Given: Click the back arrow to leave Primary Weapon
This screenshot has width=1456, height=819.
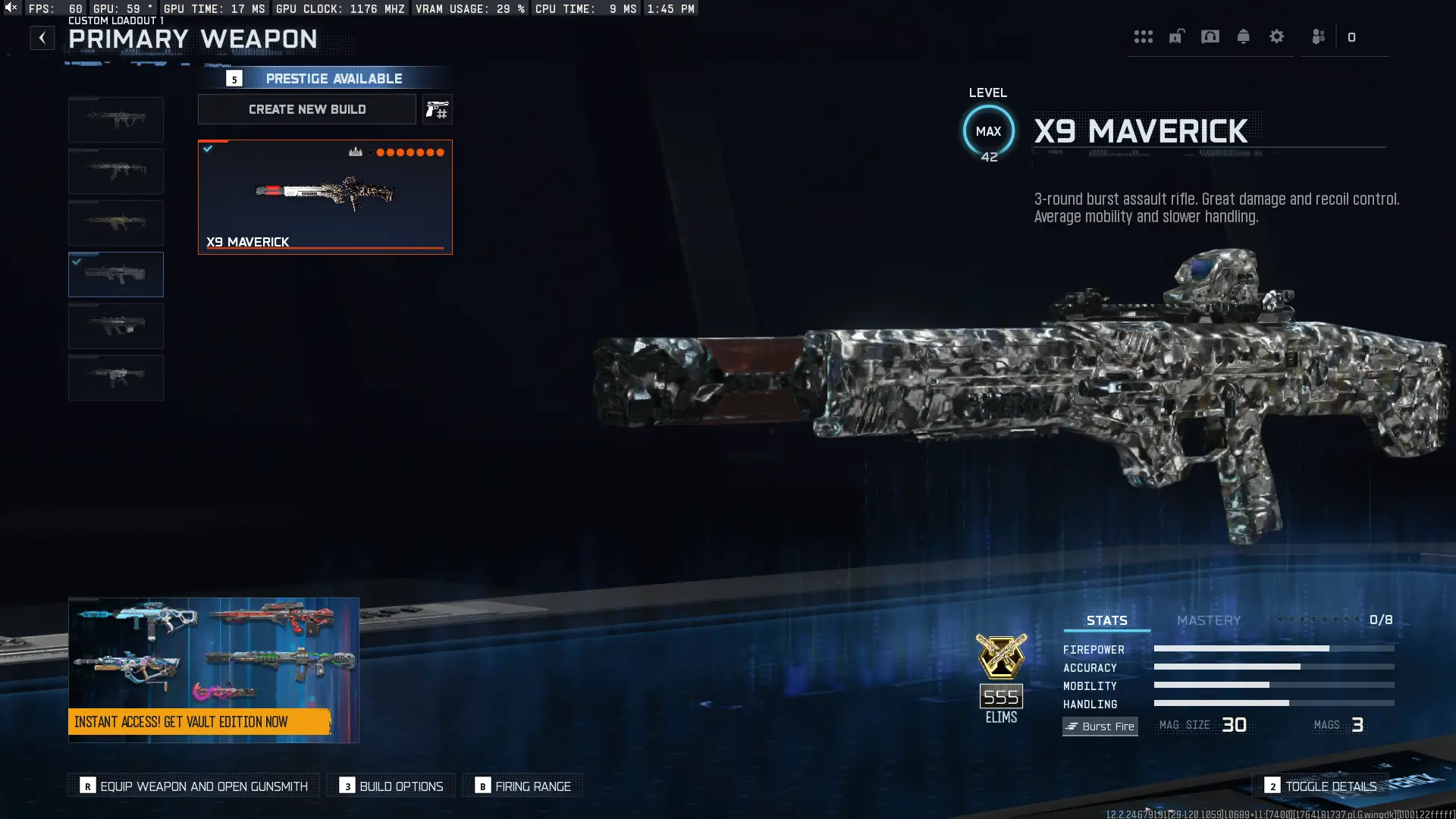Looking at the screenshot, I should click(42, 37).
